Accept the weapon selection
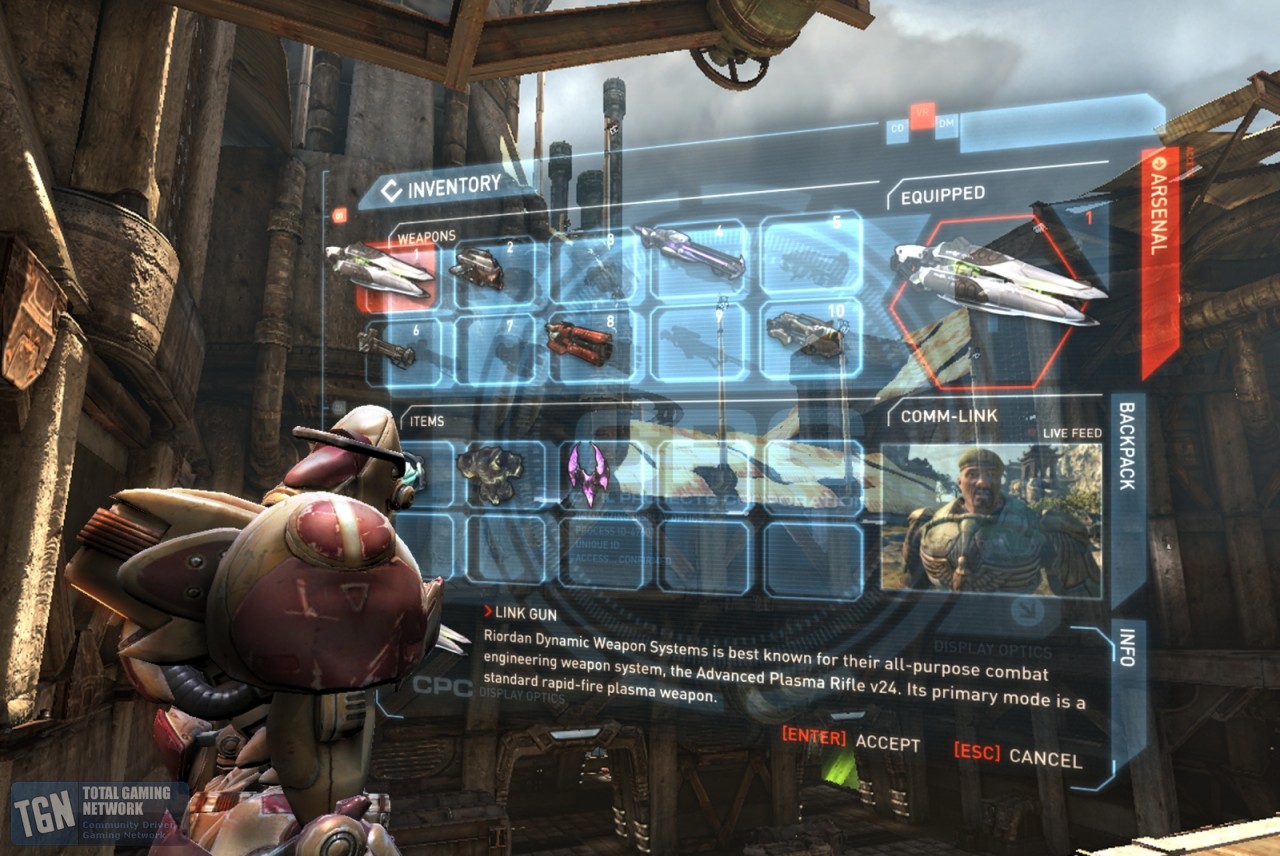Image resolution: width=1280 pixels, height=856 pixels. (851, 741)
